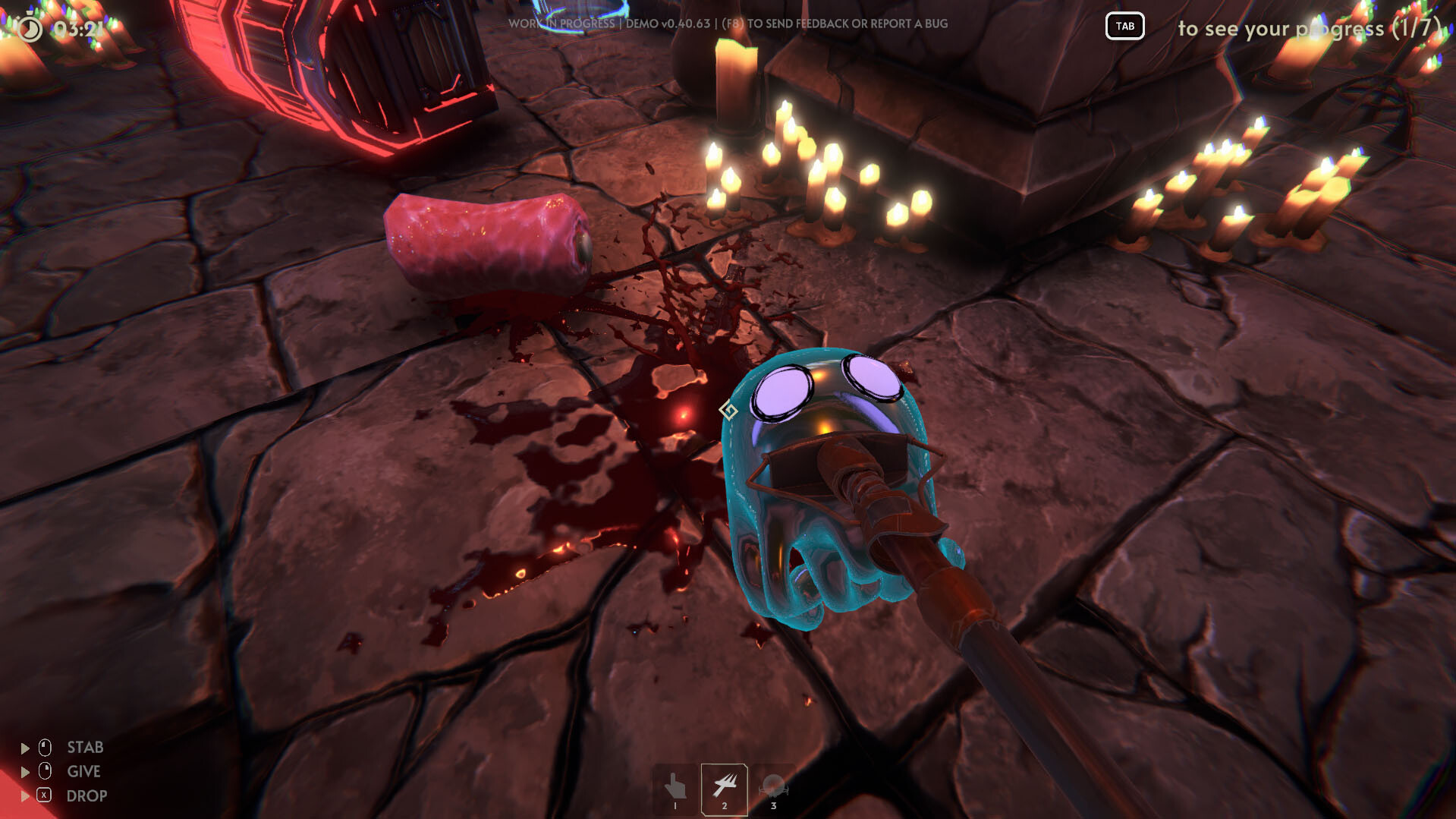Screen dimensions: 1456x819
Task: Click the X key icon beside DROP
Action: (x=43, y=795)
